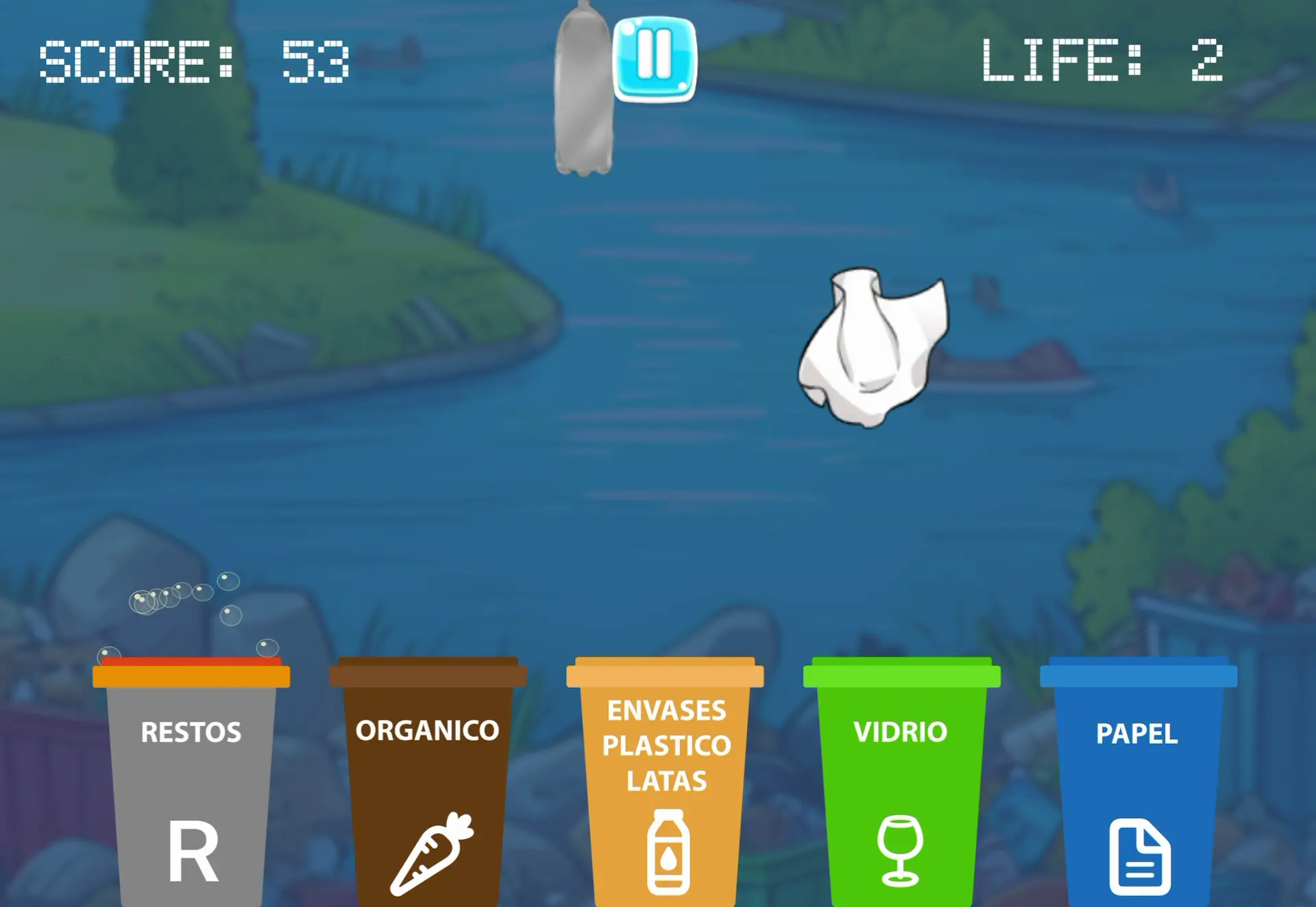Click the LIFE: 2 counter
The width and height of the screenshot is (1316, 907).
[1100, 62]
